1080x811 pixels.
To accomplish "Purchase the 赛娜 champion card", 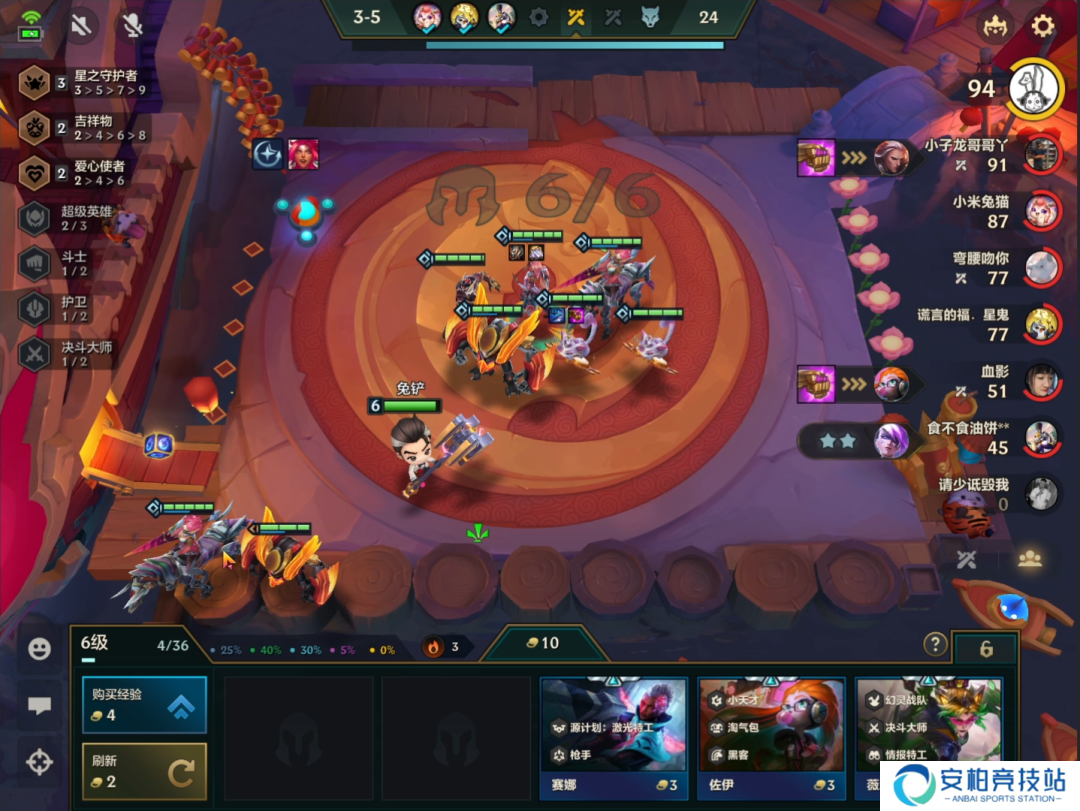I will click(613, 736).
